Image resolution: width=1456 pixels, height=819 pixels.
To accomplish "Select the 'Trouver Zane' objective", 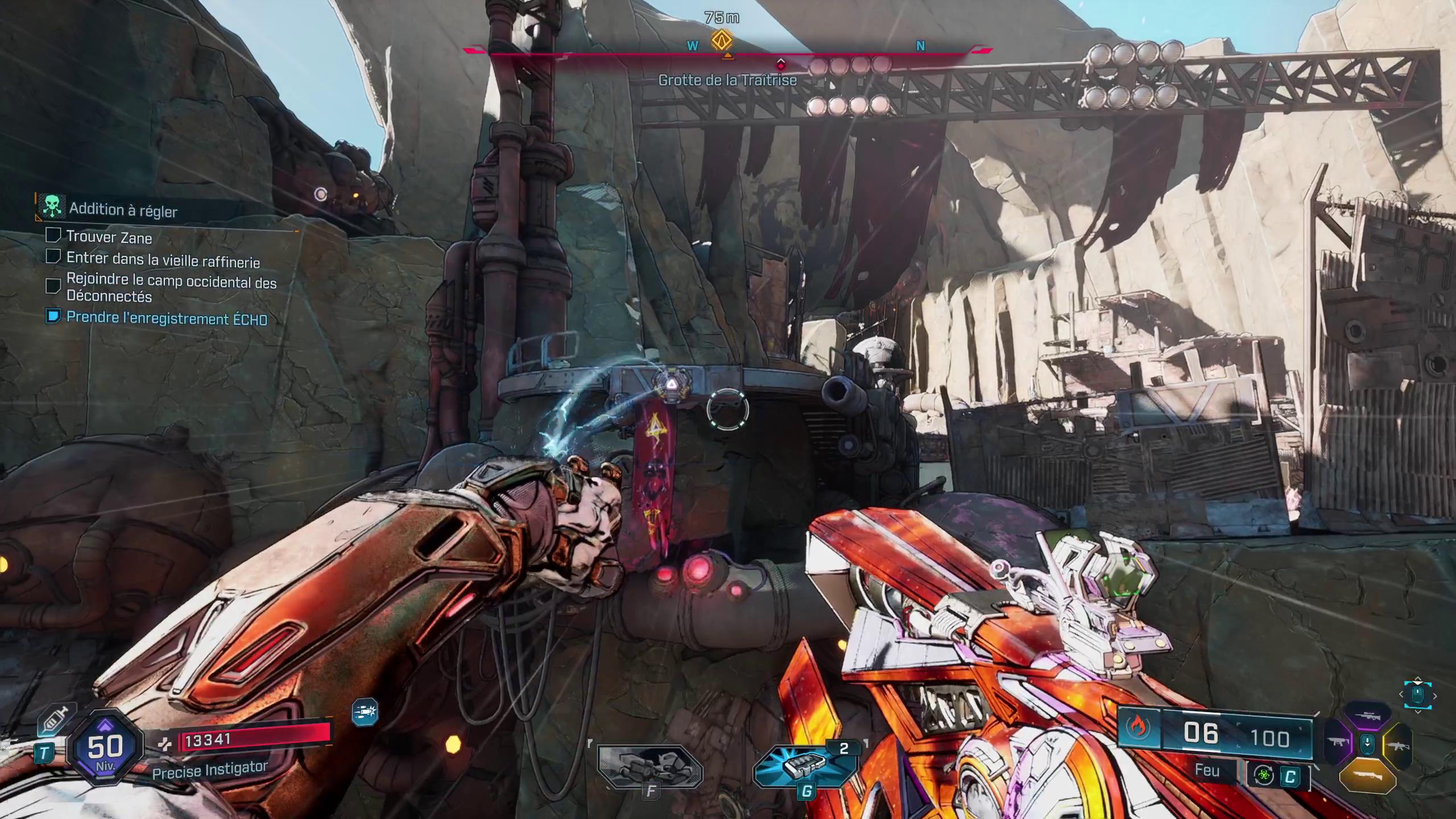I will click(x=109, y=237).
